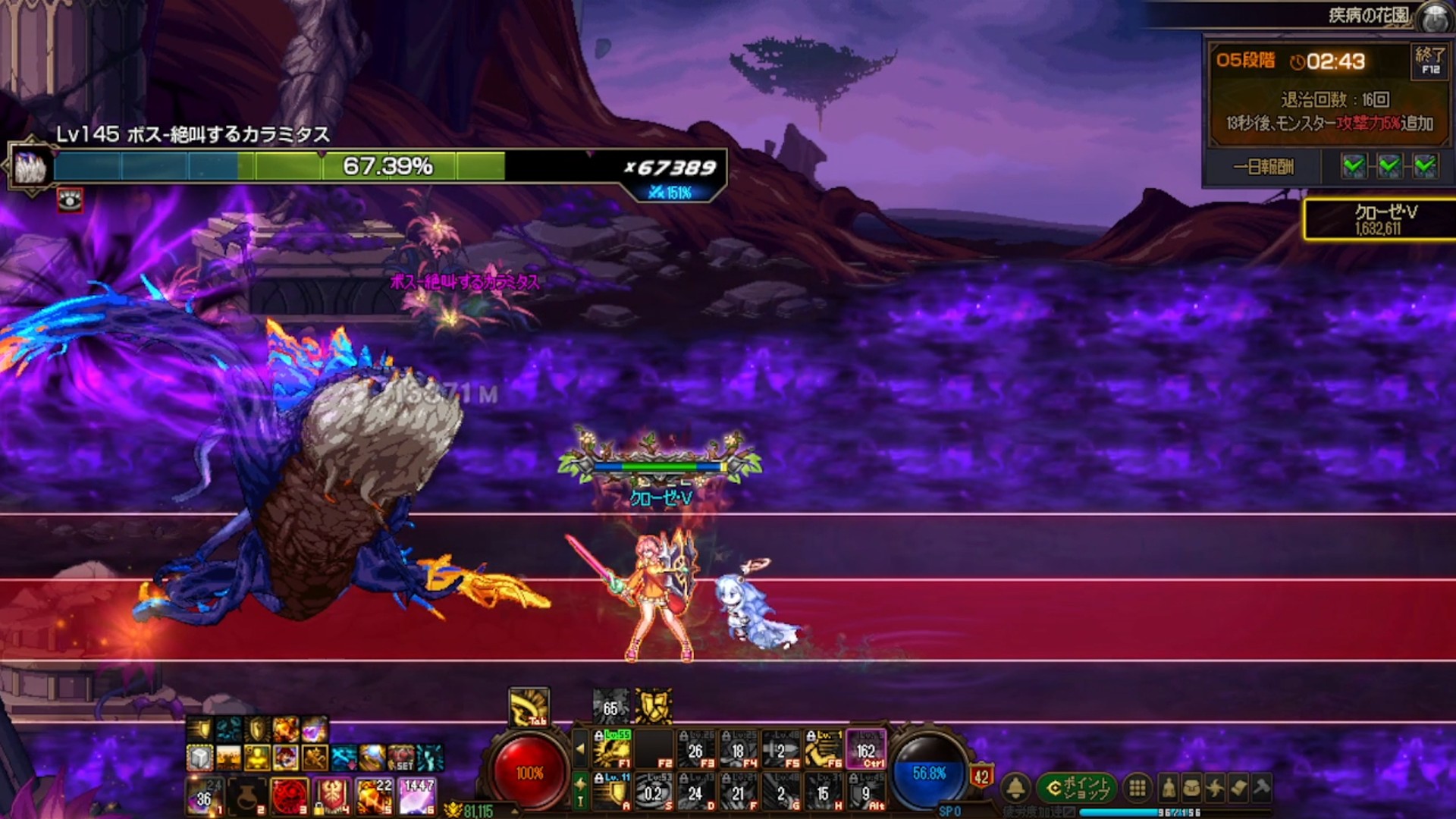Open the inventory bag icon
Image resolution: width=1456 pixels, height=819 pixels.
1192,789
